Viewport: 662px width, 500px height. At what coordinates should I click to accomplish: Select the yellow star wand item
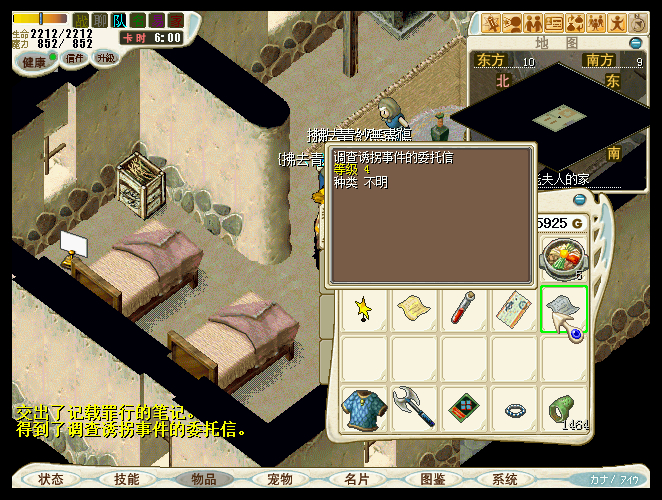pos(365,309)
